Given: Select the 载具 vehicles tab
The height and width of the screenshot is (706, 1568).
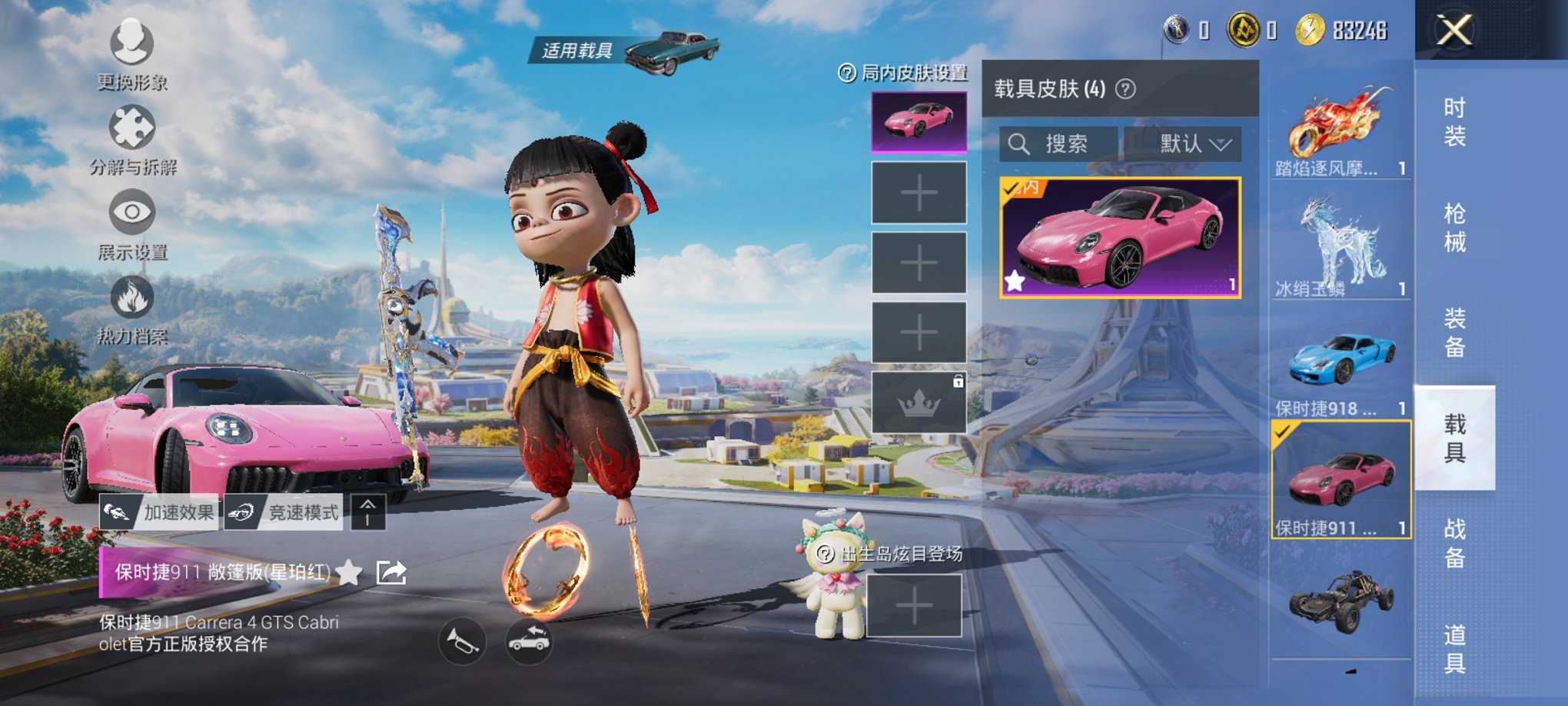Looking at the screenshot, I should 1454,438.
